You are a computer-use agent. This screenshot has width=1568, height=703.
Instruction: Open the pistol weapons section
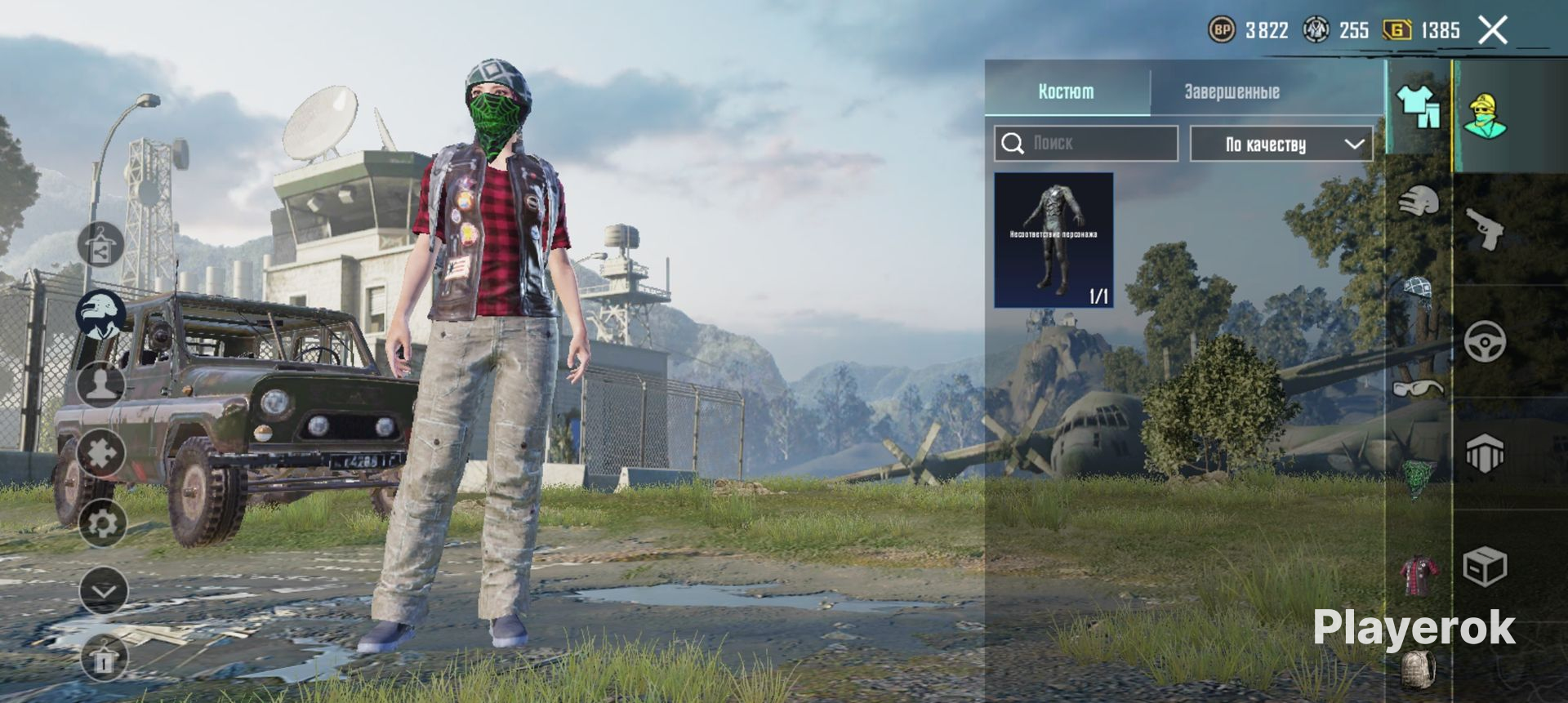point(1485,229)
